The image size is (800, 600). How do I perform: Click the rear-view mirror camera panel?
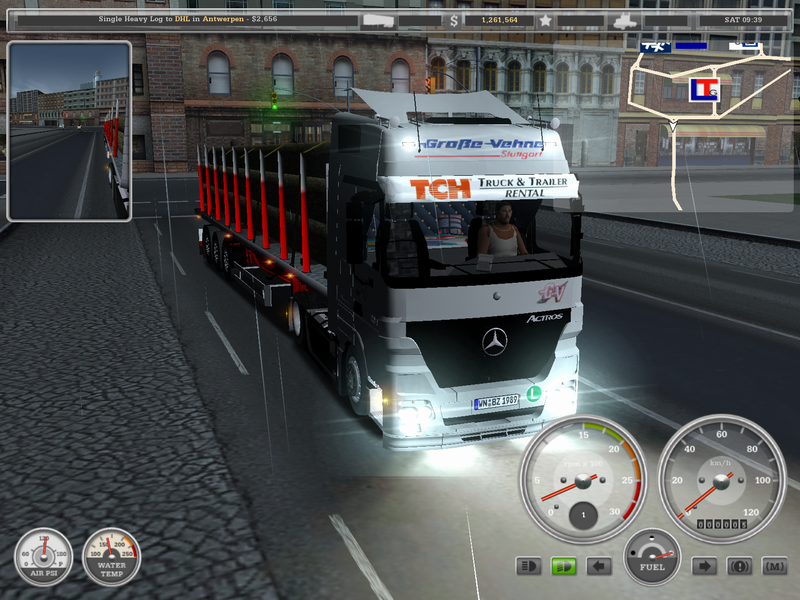click(69, 130)
